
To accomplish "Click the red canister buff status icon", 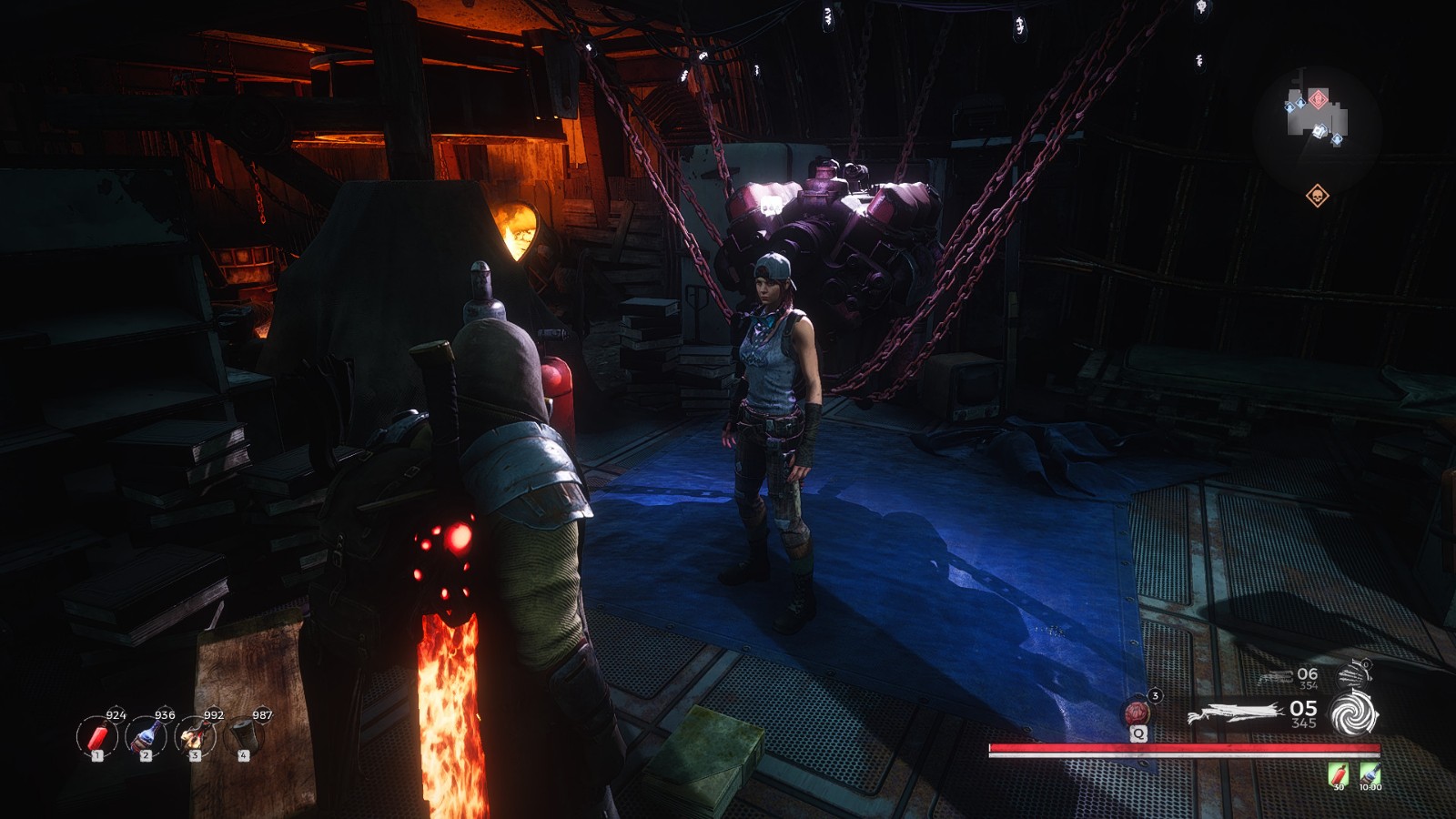I will point(1338,774).
